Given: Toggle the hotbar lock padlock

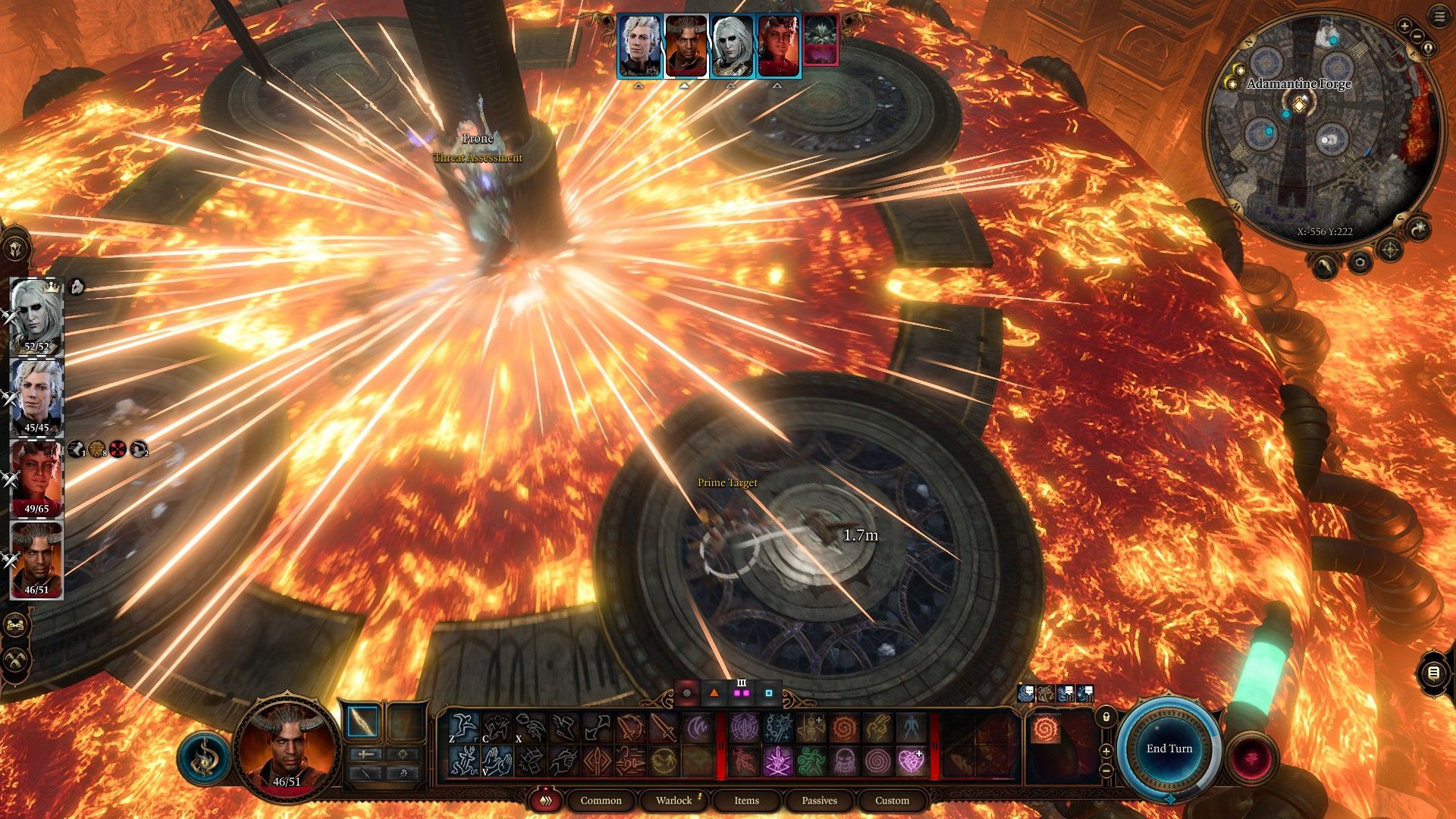Looking at the screenshot, I should click(x=1106, y=717).
